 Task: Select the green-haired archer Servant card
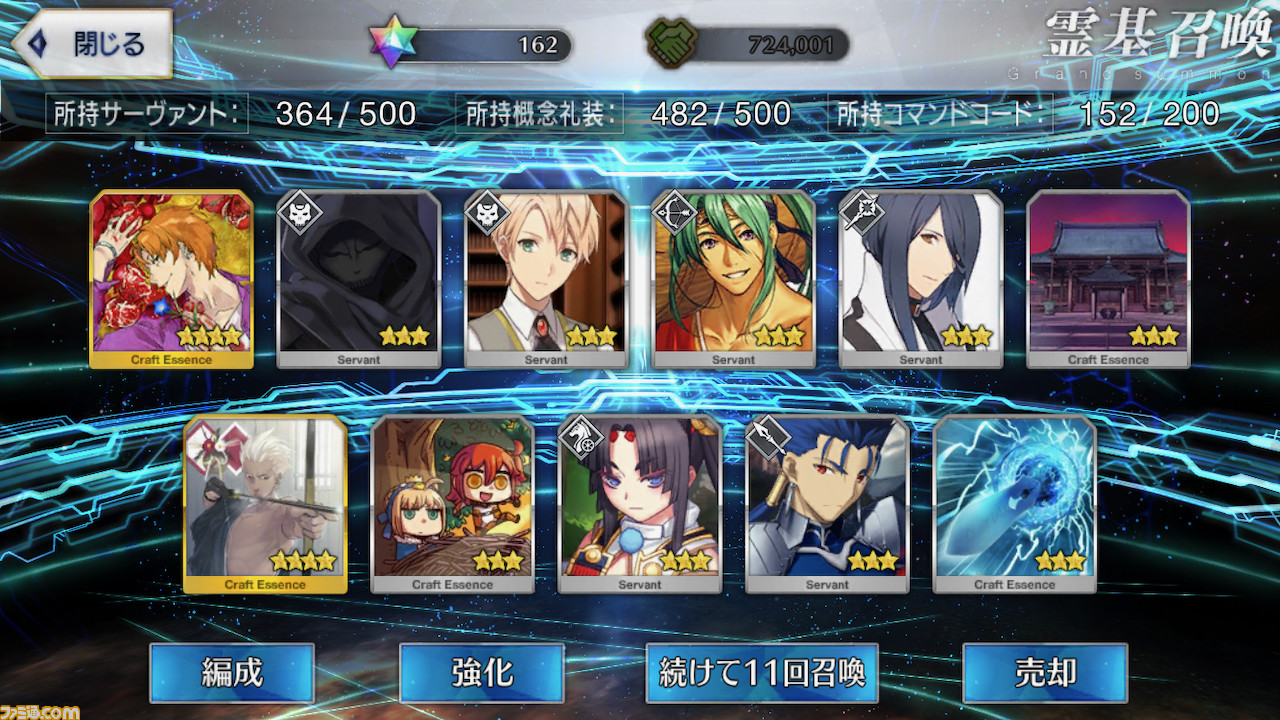pyautogui.click(x=733, y=278)
